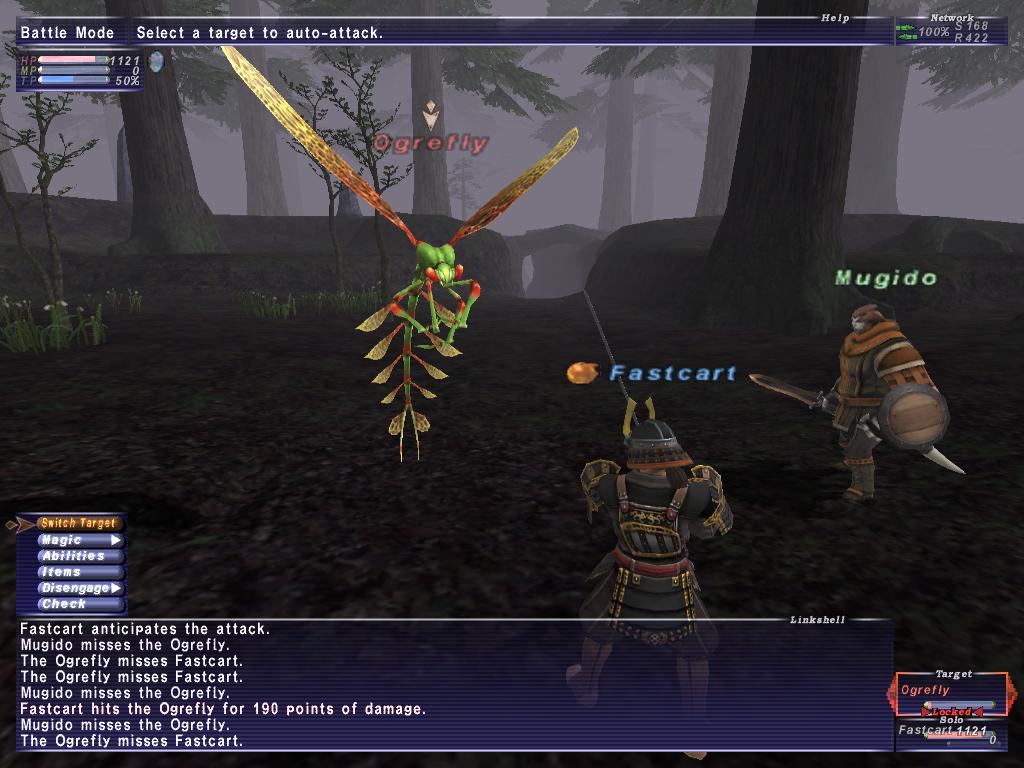Select Switch Target in the battle menu
Image resolution: width=1024 pixels, height=768 pixels.
(80, 523)
